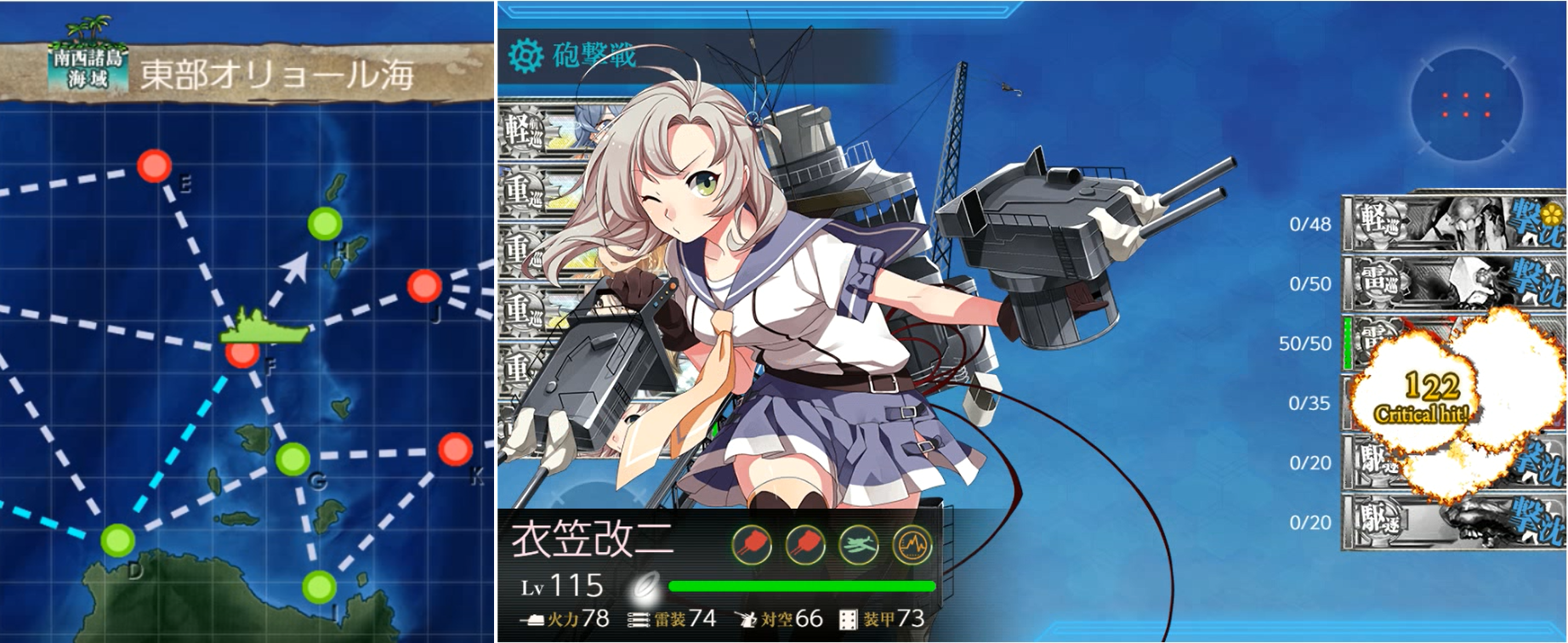Click the 装甲 armor dice icon

pos(848,622)
